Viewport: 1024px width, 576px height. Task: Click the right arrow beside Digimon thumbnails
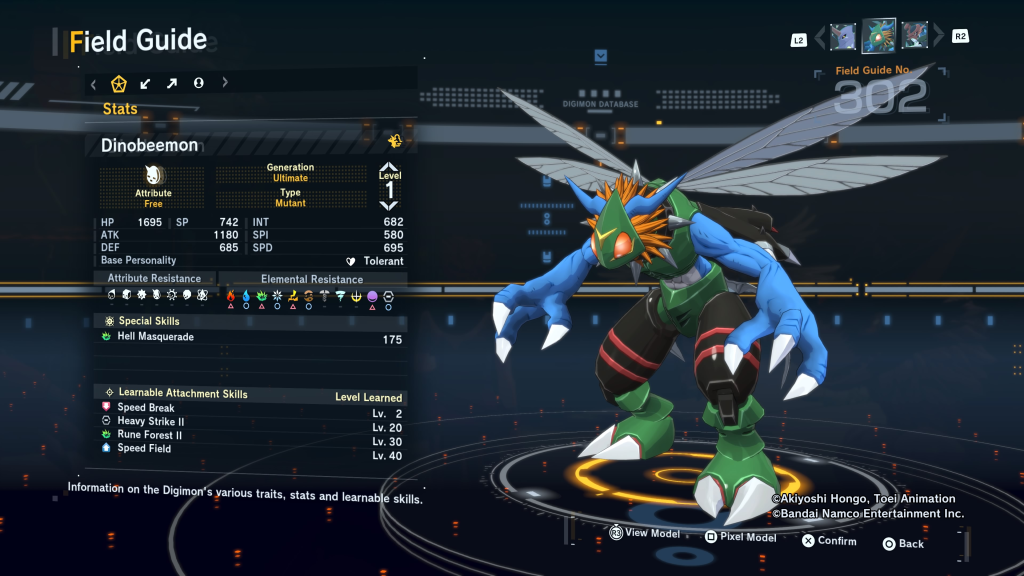[x=937, y=38]
